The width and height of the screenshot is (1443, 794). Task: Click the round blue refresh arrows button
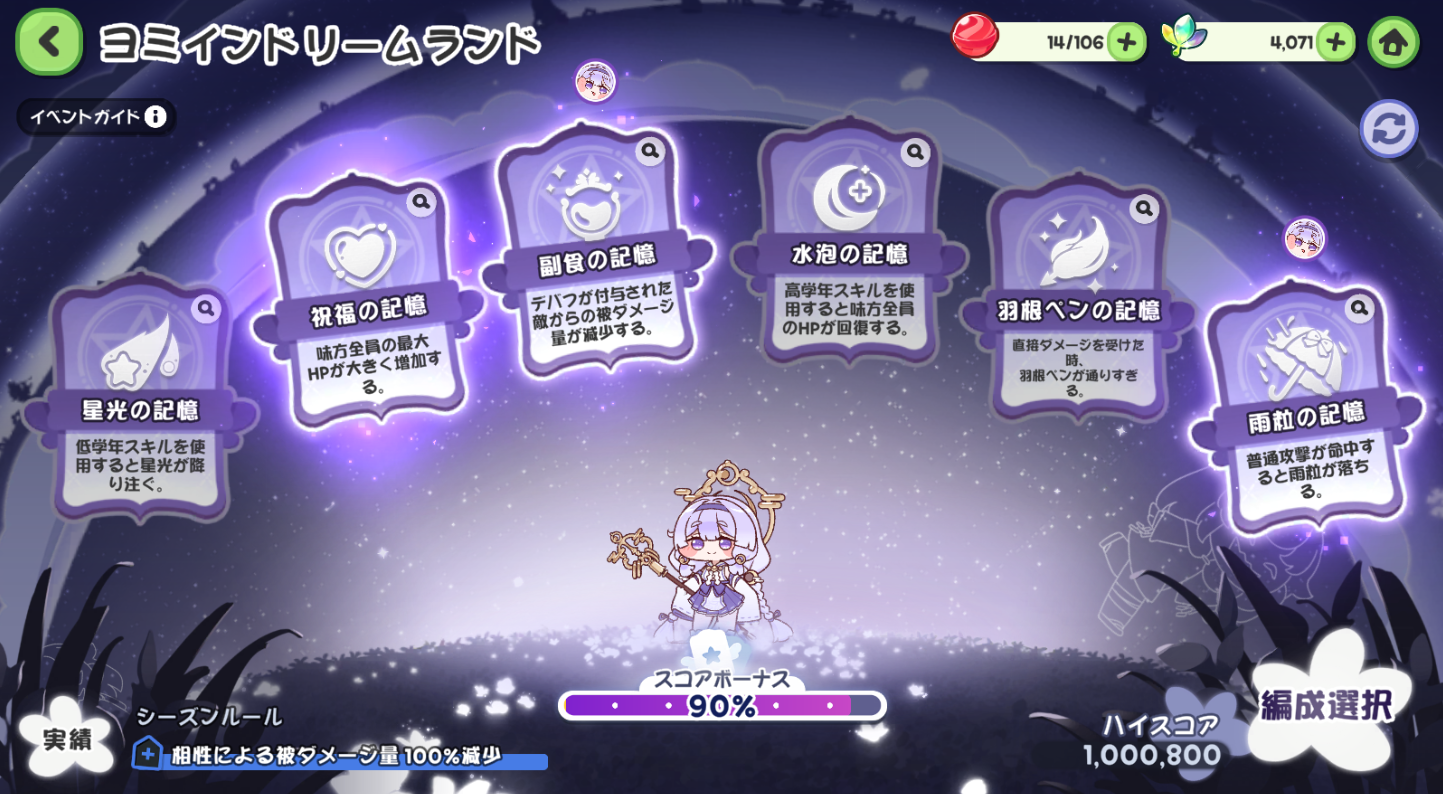[1388, 129]
